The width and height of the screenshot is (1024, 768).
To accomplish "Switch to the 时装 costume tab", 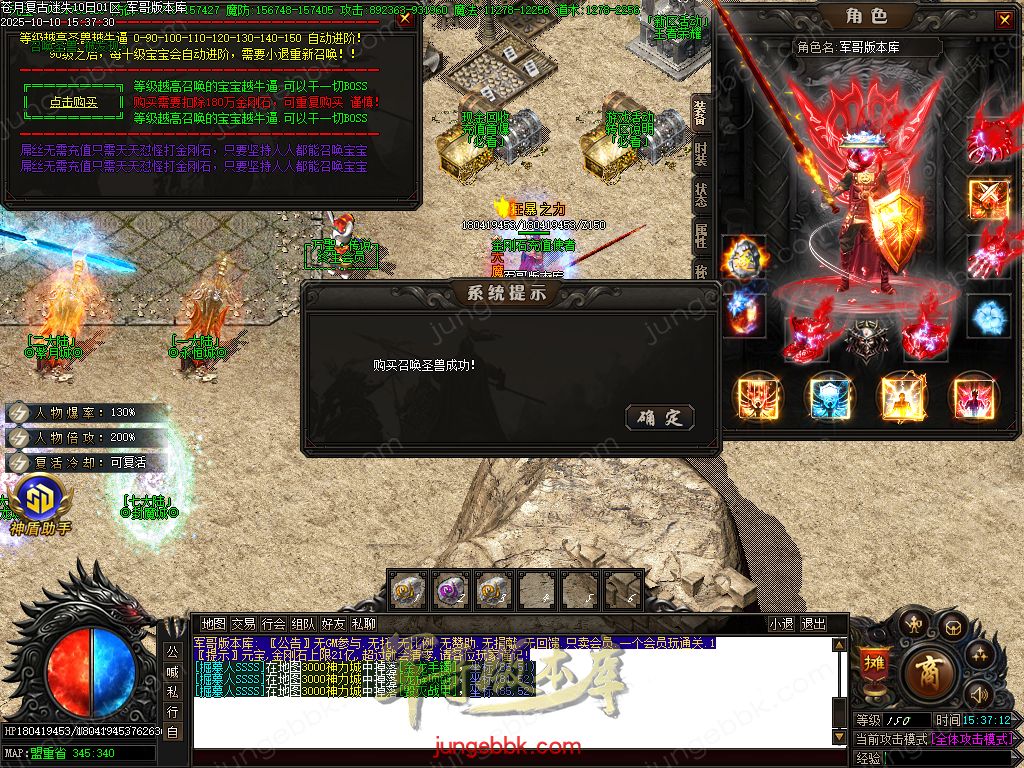I will tap(701, 154).
